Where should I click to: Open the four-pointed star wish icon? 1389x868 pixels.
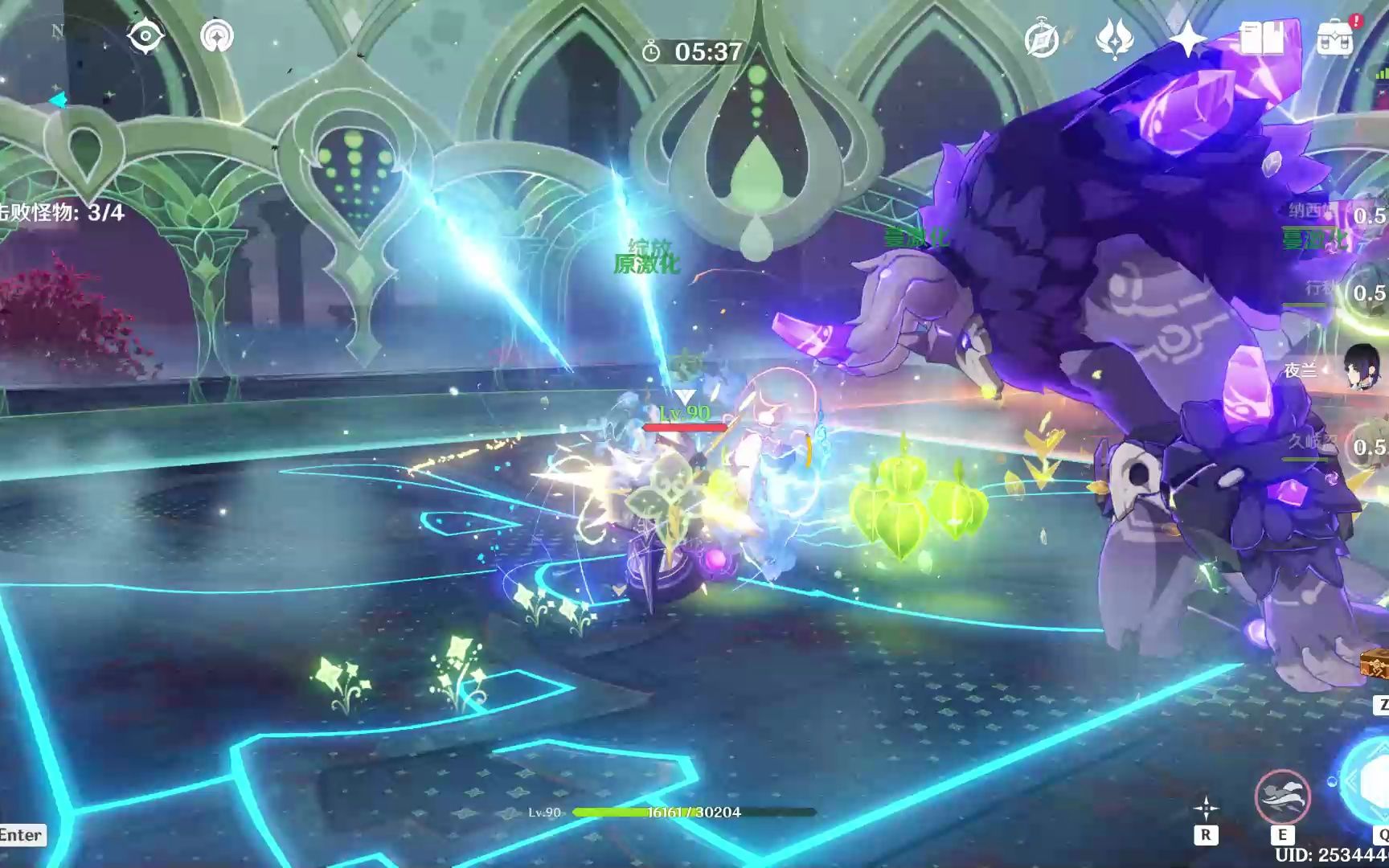1187,38
